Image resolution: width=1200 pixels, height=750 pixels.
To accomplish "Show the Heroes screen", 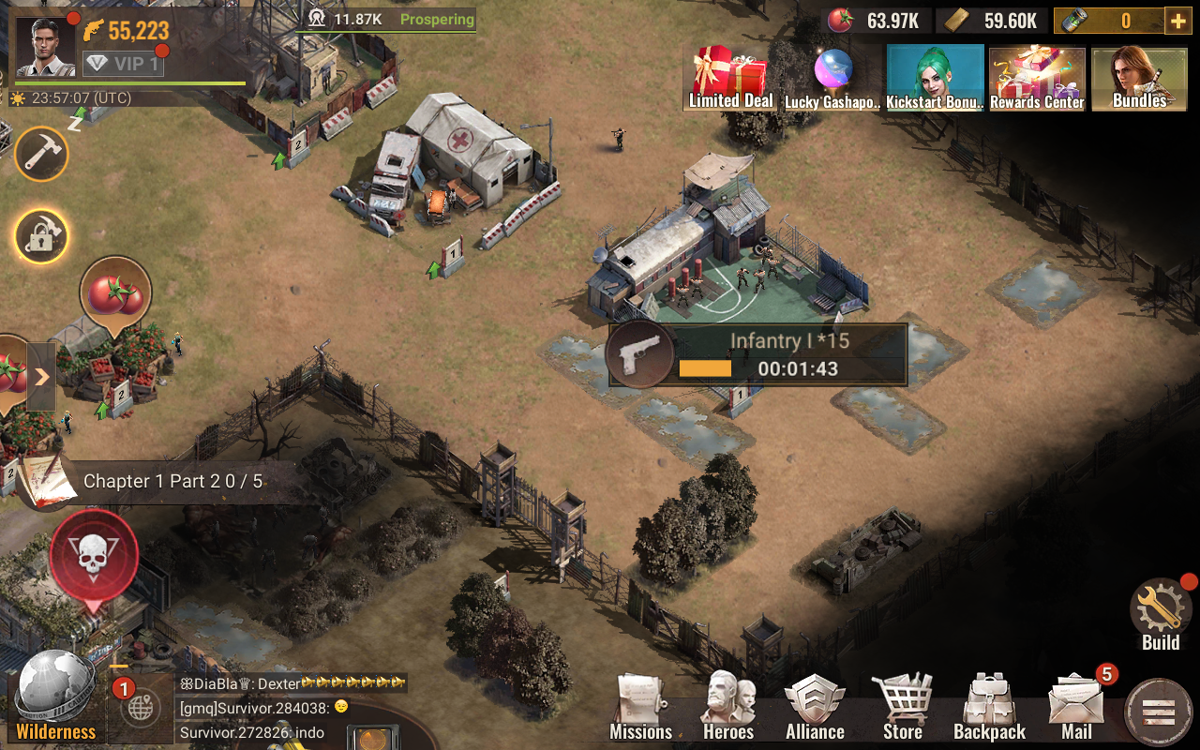I will [728, 708].
